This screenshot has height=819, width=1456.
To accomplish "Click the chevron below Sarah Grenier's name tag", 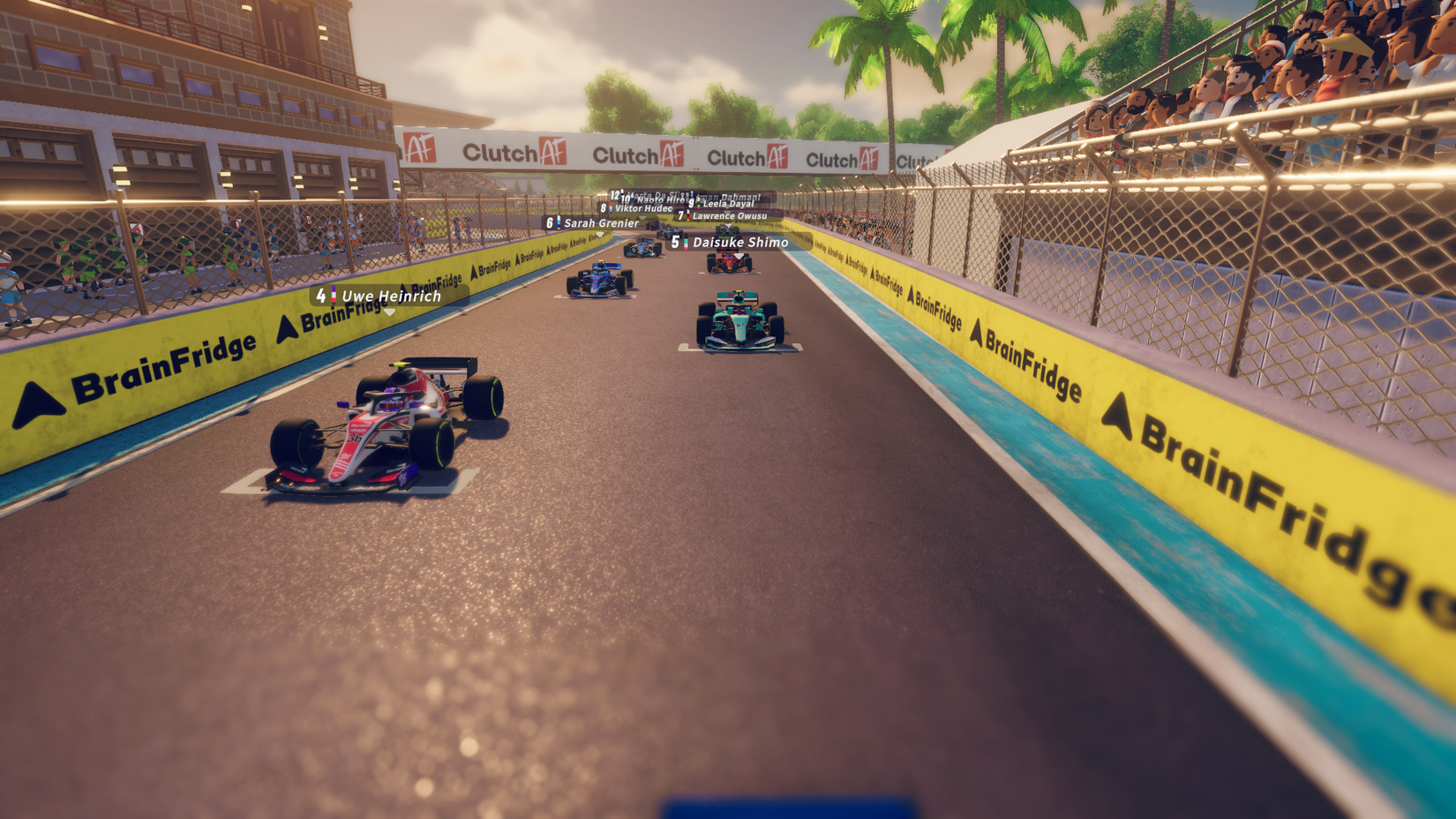I will [x=599, y=235].
